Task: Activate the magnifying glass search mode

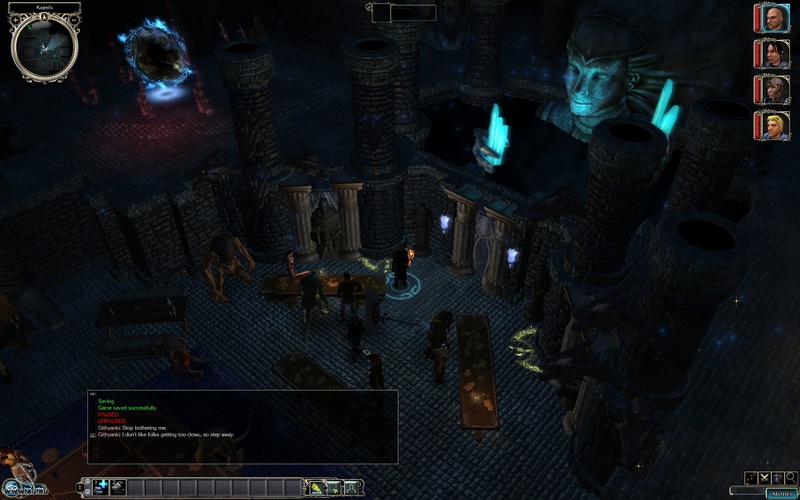Action: coord(790,478)
